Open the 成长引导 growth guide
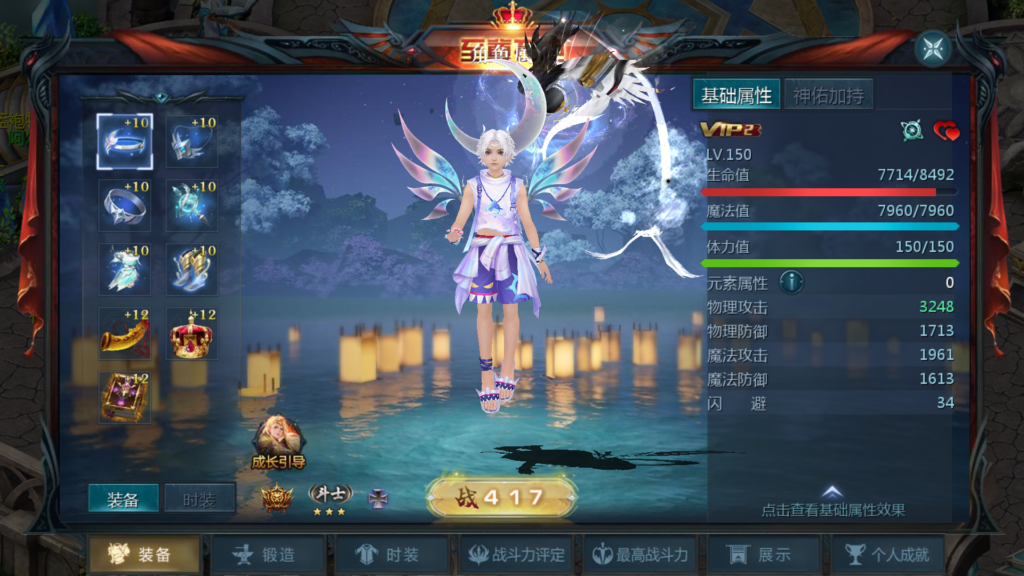This screenshot has height=576, width=1024. click(x=277, y=442)
